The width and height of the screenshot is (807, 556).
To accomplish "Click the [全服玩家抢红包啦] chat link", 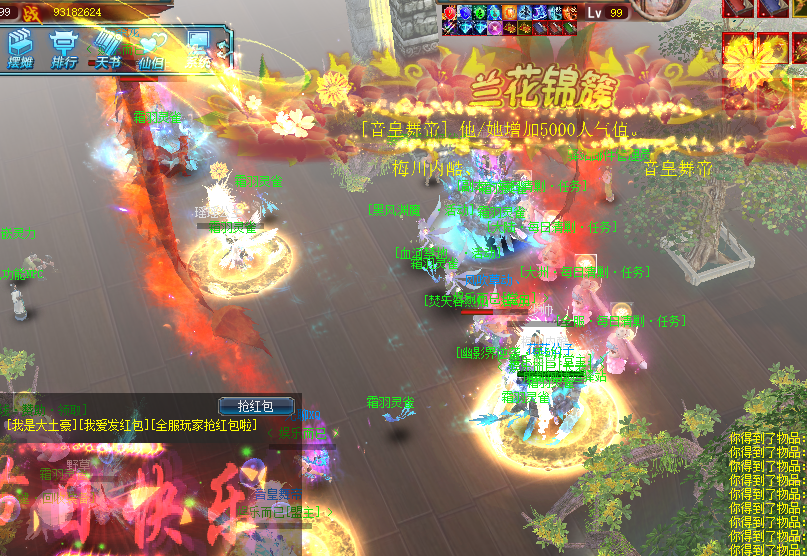I will 203,426.
